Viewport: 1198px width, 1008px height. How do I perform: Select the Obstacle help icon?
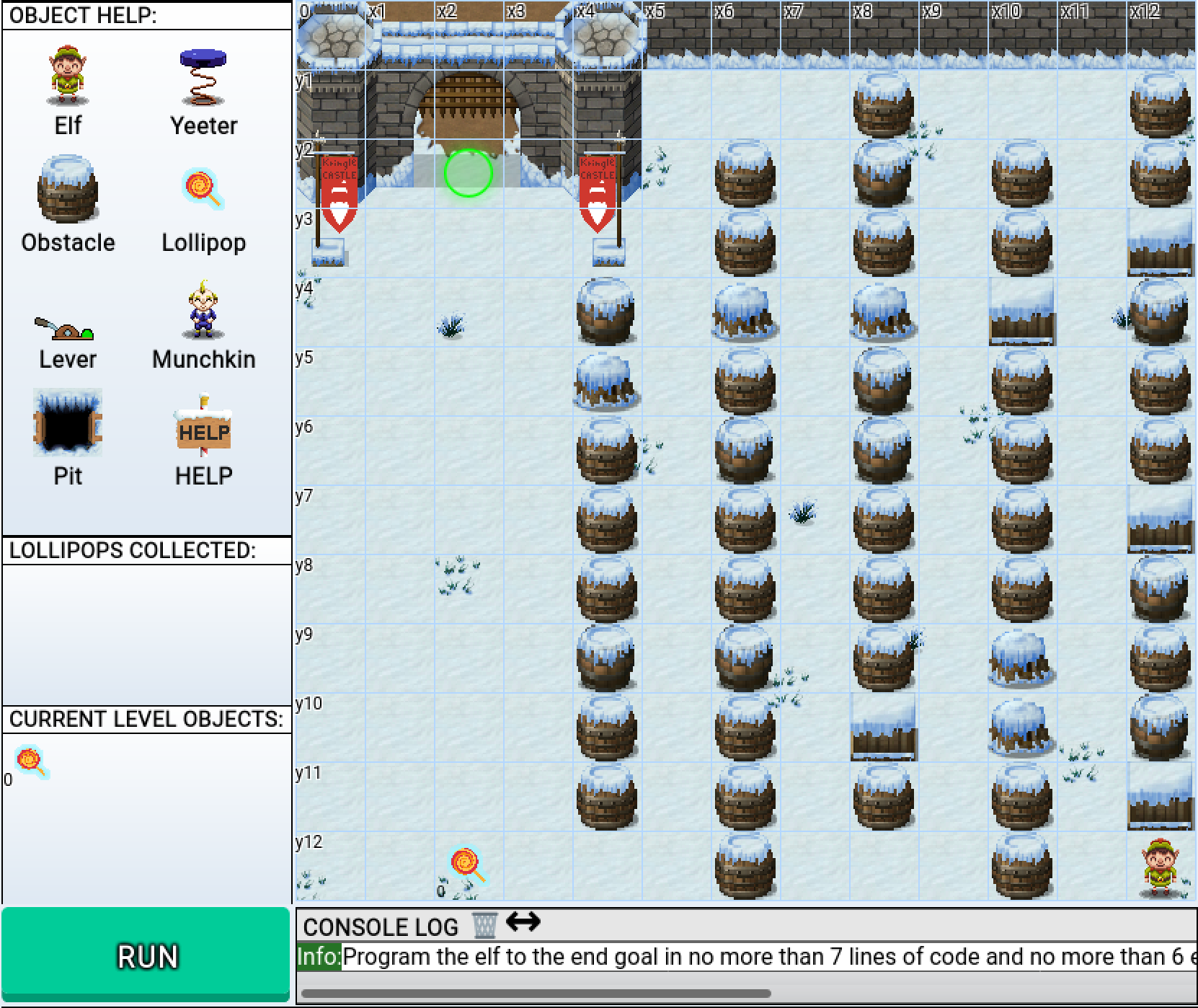pos(68,189)
